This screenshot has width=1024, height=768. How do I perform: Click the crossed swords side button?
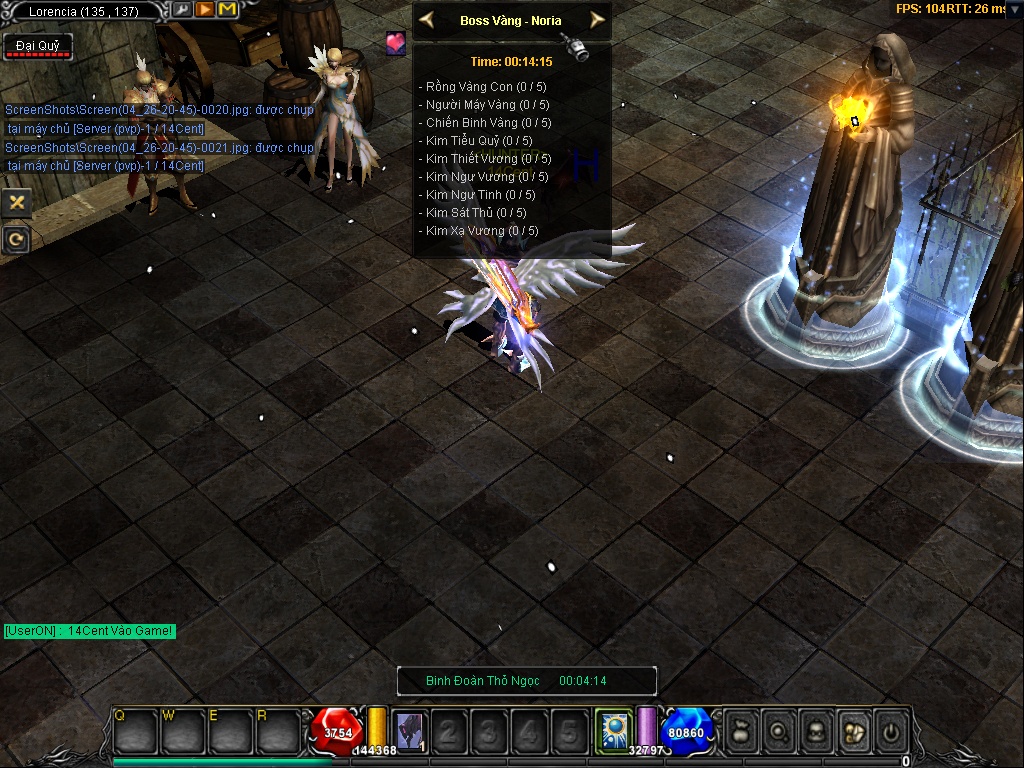[x=16, y=203]
